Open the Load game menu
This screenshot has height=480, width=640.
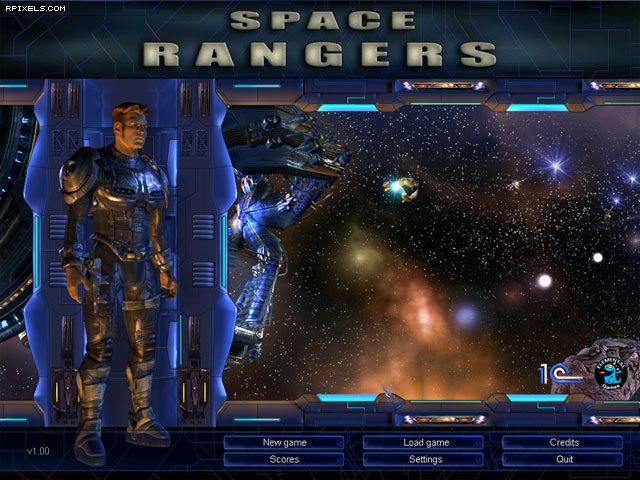(425, 442)
